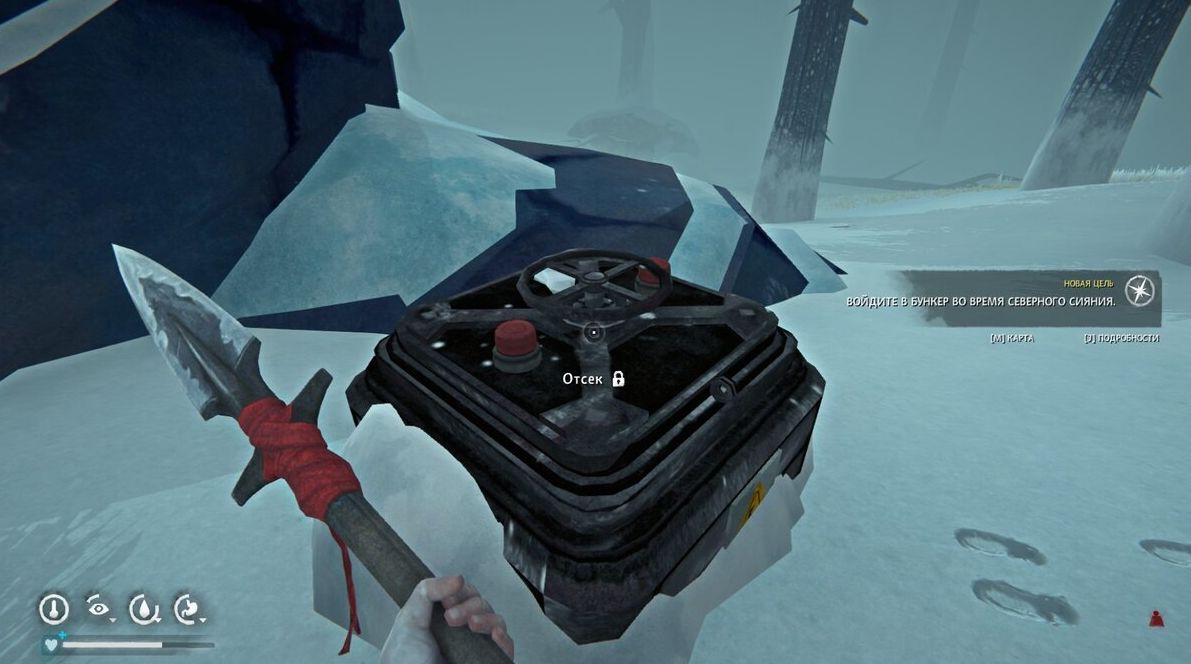Click the red weight encumbrance icon
The image size is (1191, 664).
tap(1156, 618)
